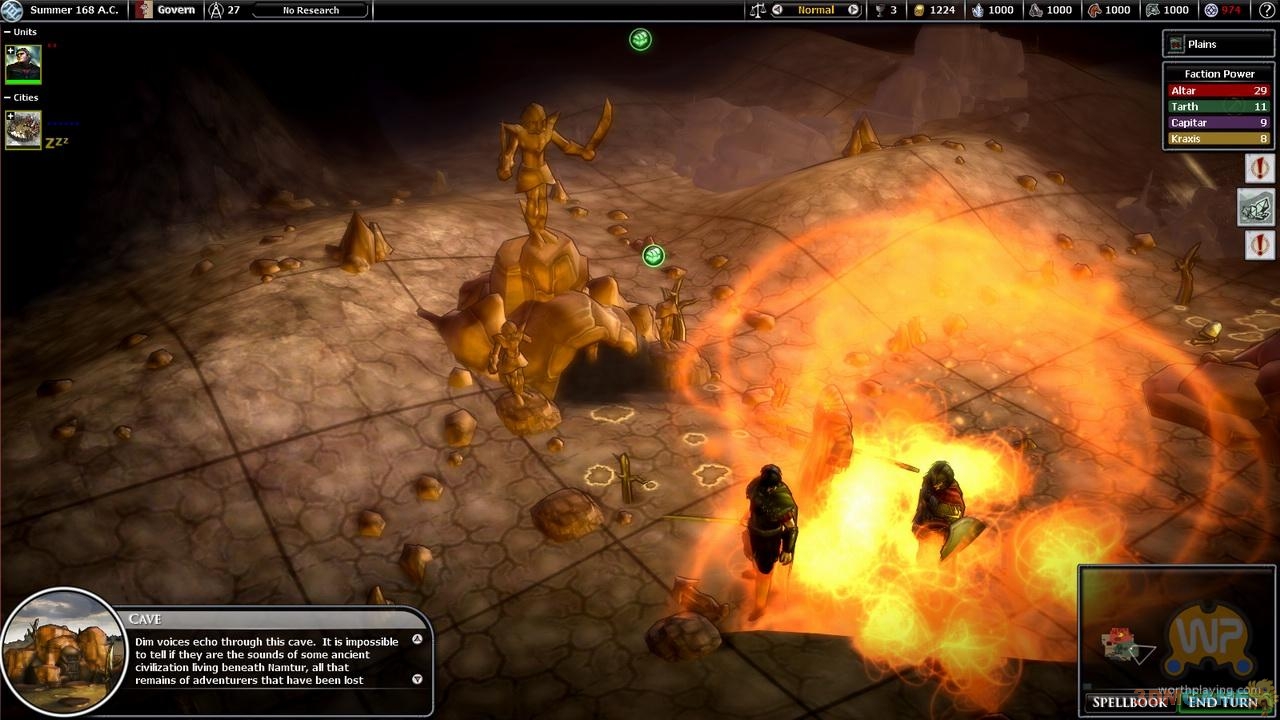Select the Kraxis faction row
This screenshot has height=720, width=1280.
tap(1217, 139)
